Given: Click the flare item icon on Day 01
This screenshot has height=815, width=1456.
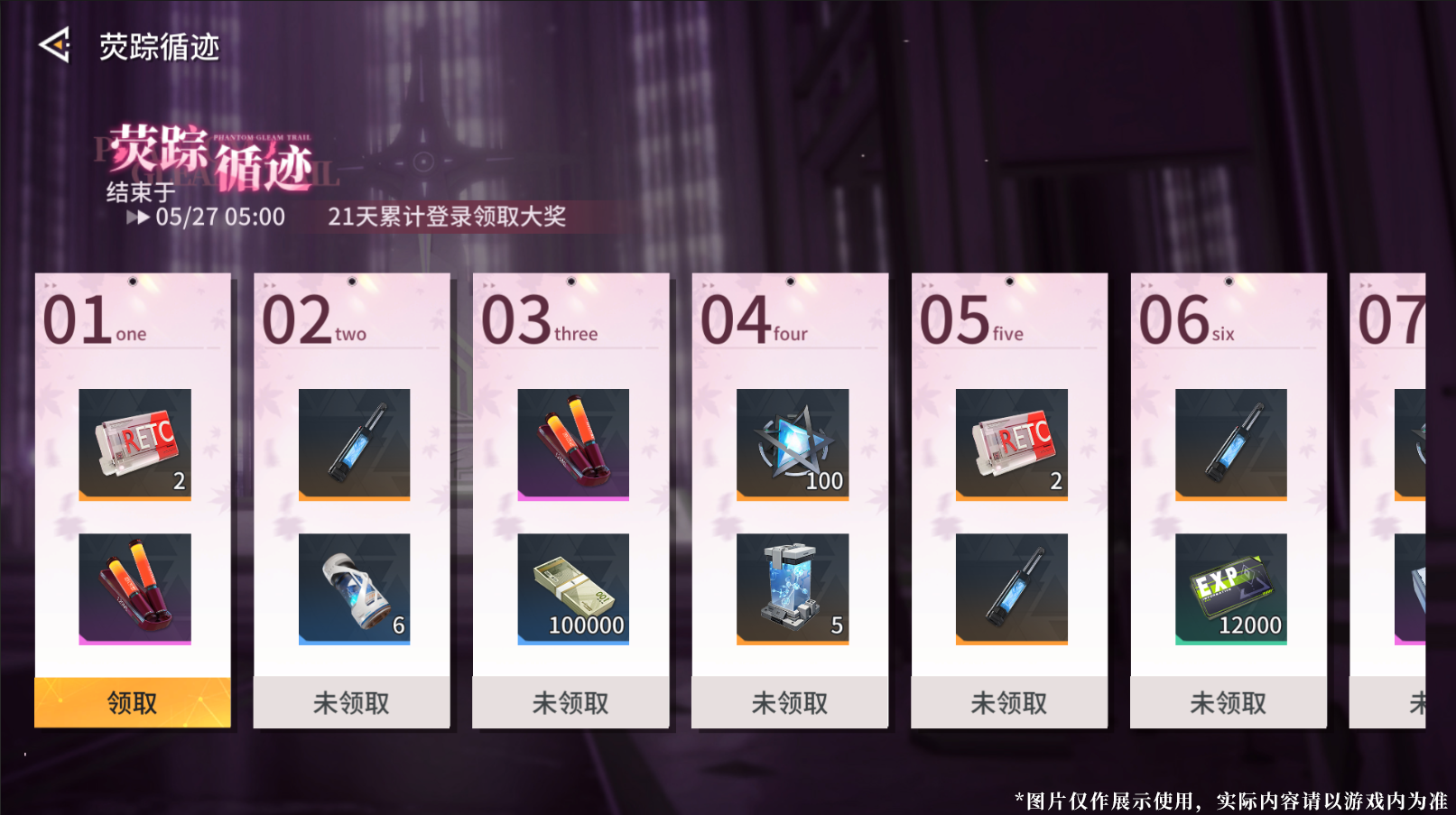Looking at the screenshot, I should (x=133, y=588).
